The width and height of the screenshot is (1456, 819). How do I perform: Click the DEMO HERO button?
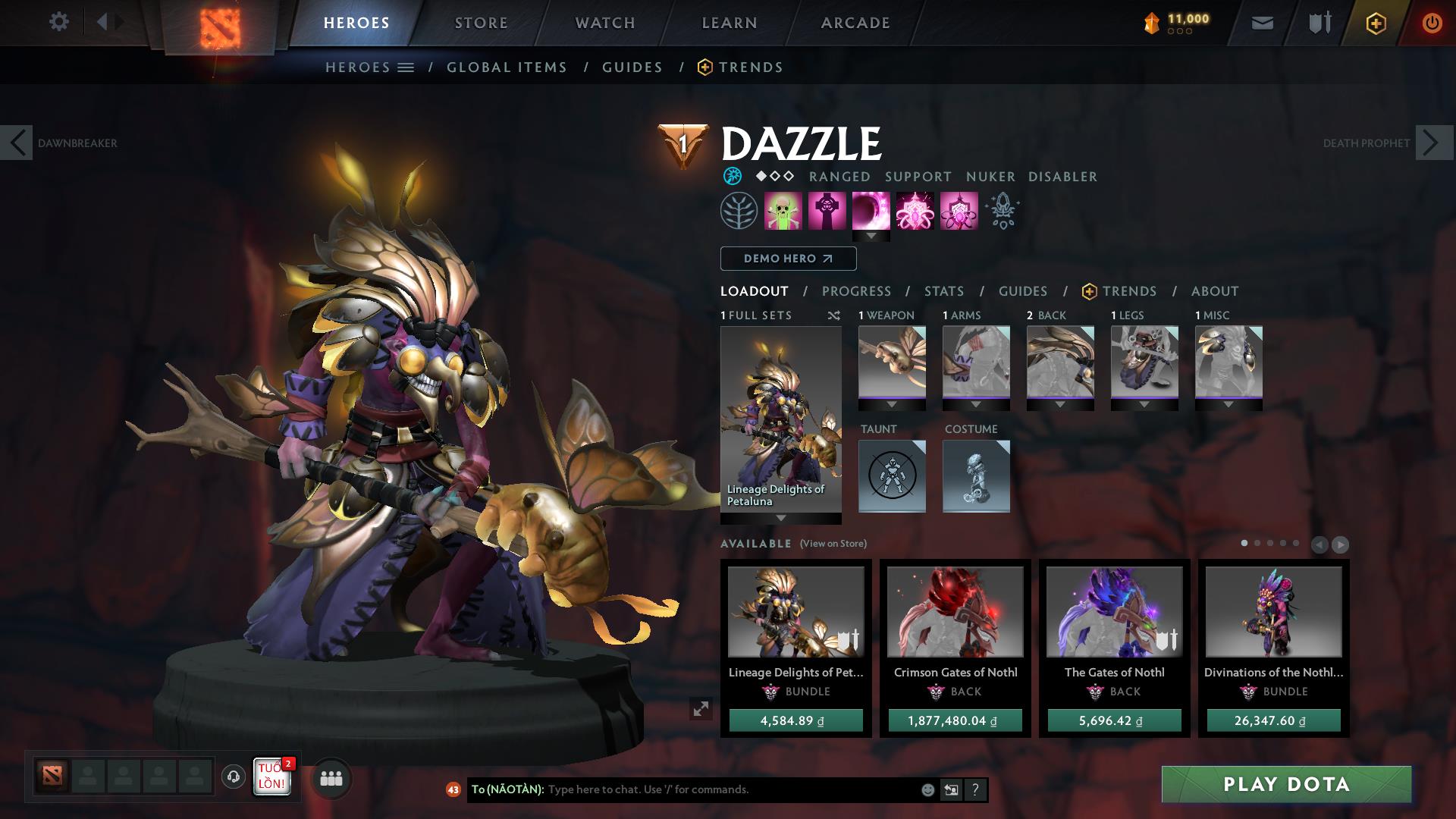tap(787, 258)
